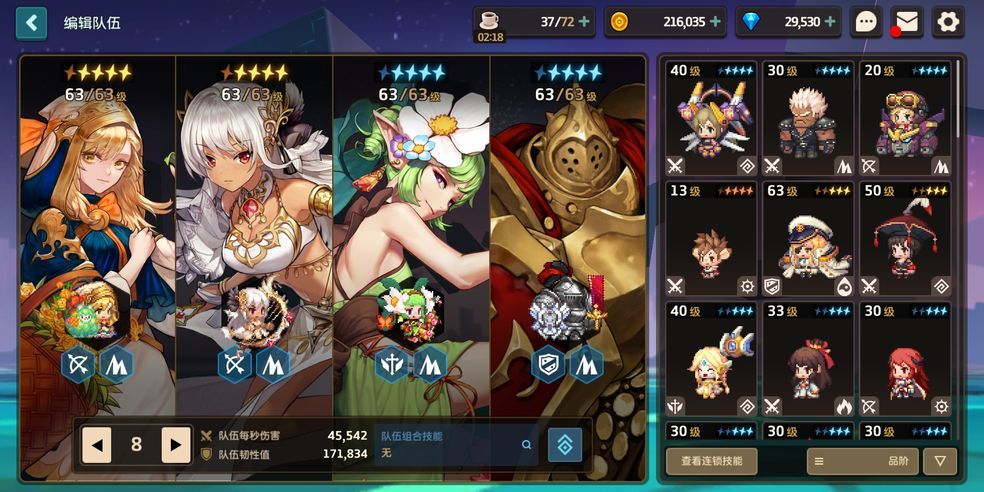Select the blonde hooded girl team slot
The height and width of the screenshot is (492, 984).
click(98, 230)
